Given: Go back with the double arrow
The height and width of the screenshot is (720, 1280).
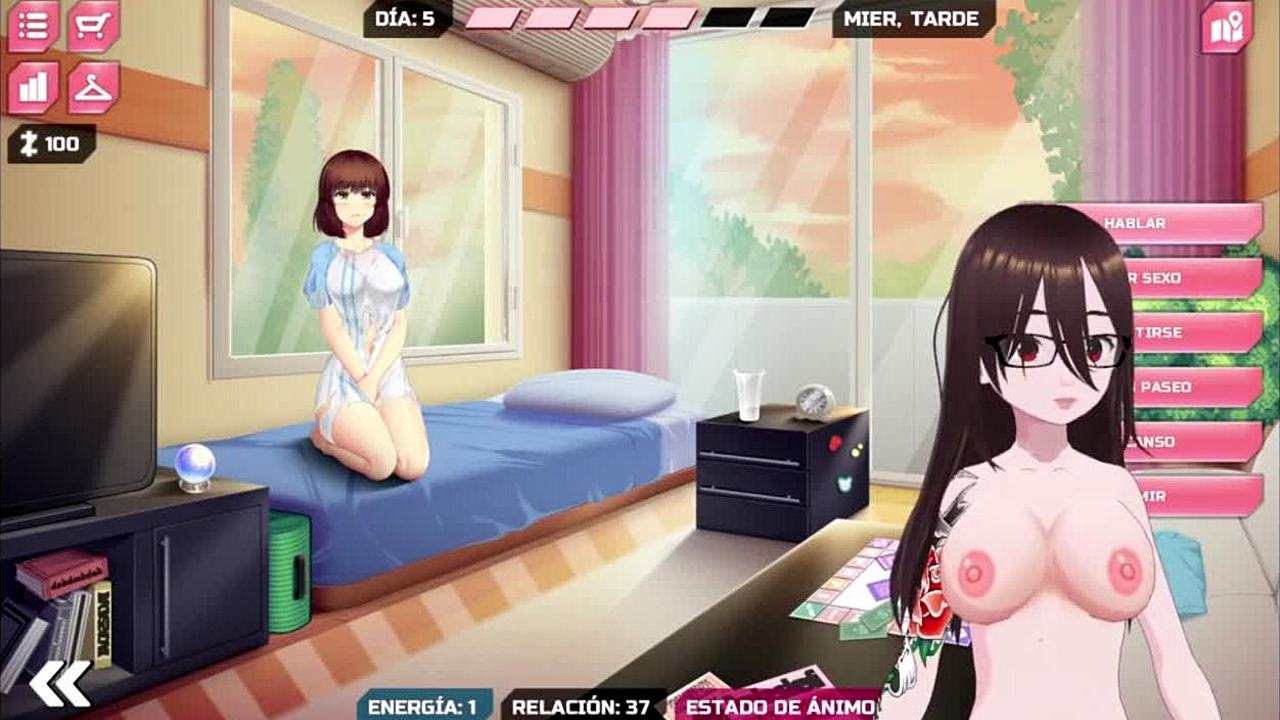Looking at the screenshot, I should tap(59, 684).
